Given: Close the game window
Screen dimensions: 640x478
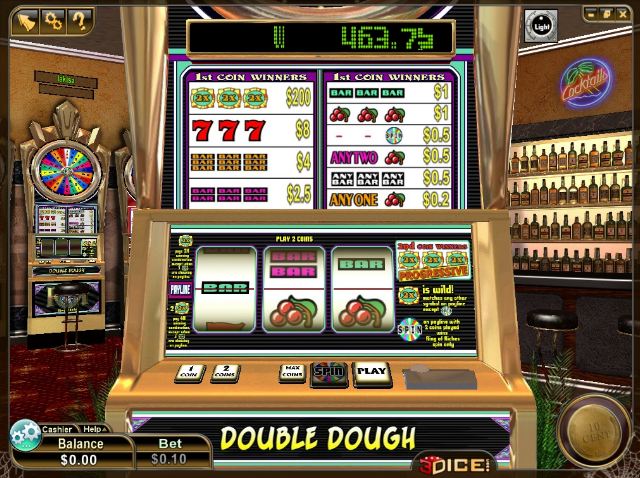Looking at the screenshot, I should 624,14.
